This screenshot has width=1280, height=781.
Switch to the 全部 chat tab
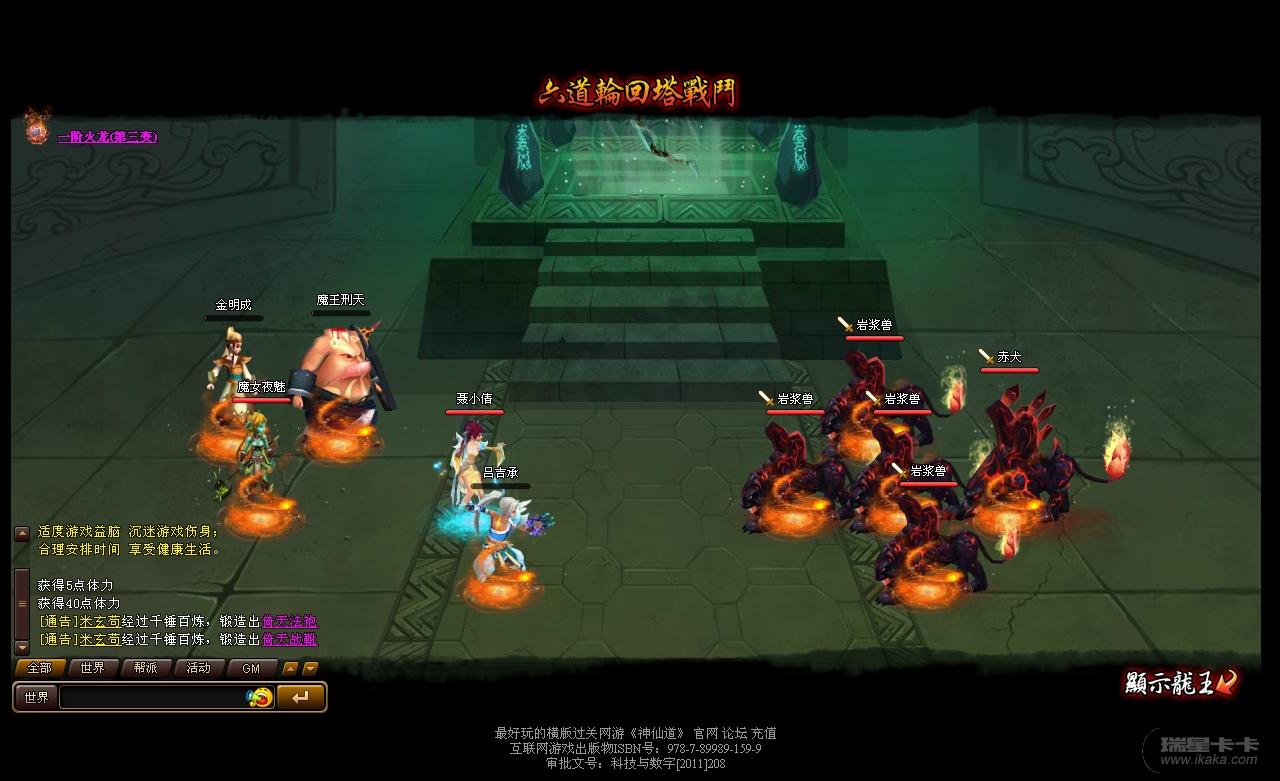40,668
